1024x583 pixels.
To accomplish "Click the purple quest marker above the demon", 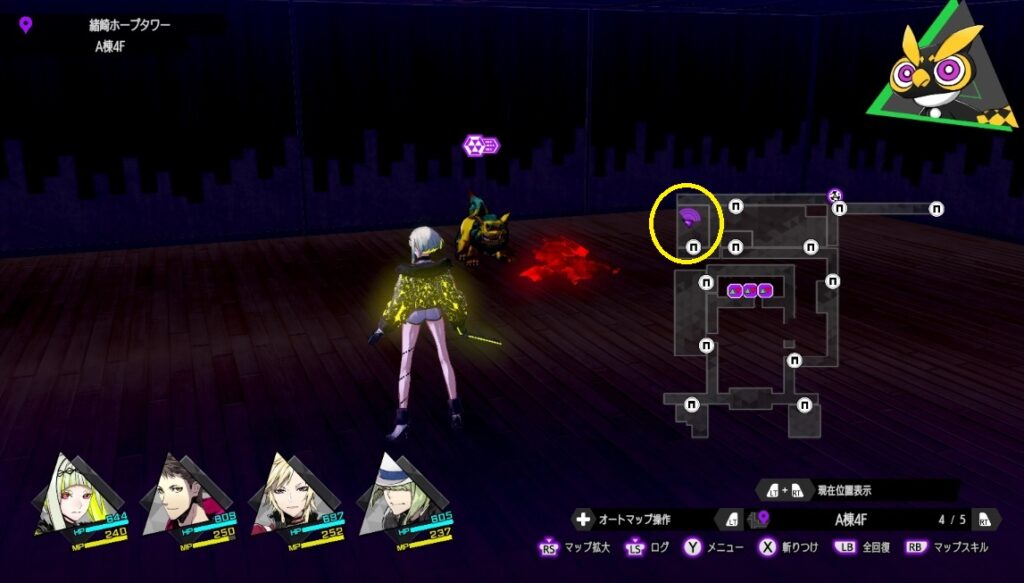I will click(480, 146).
